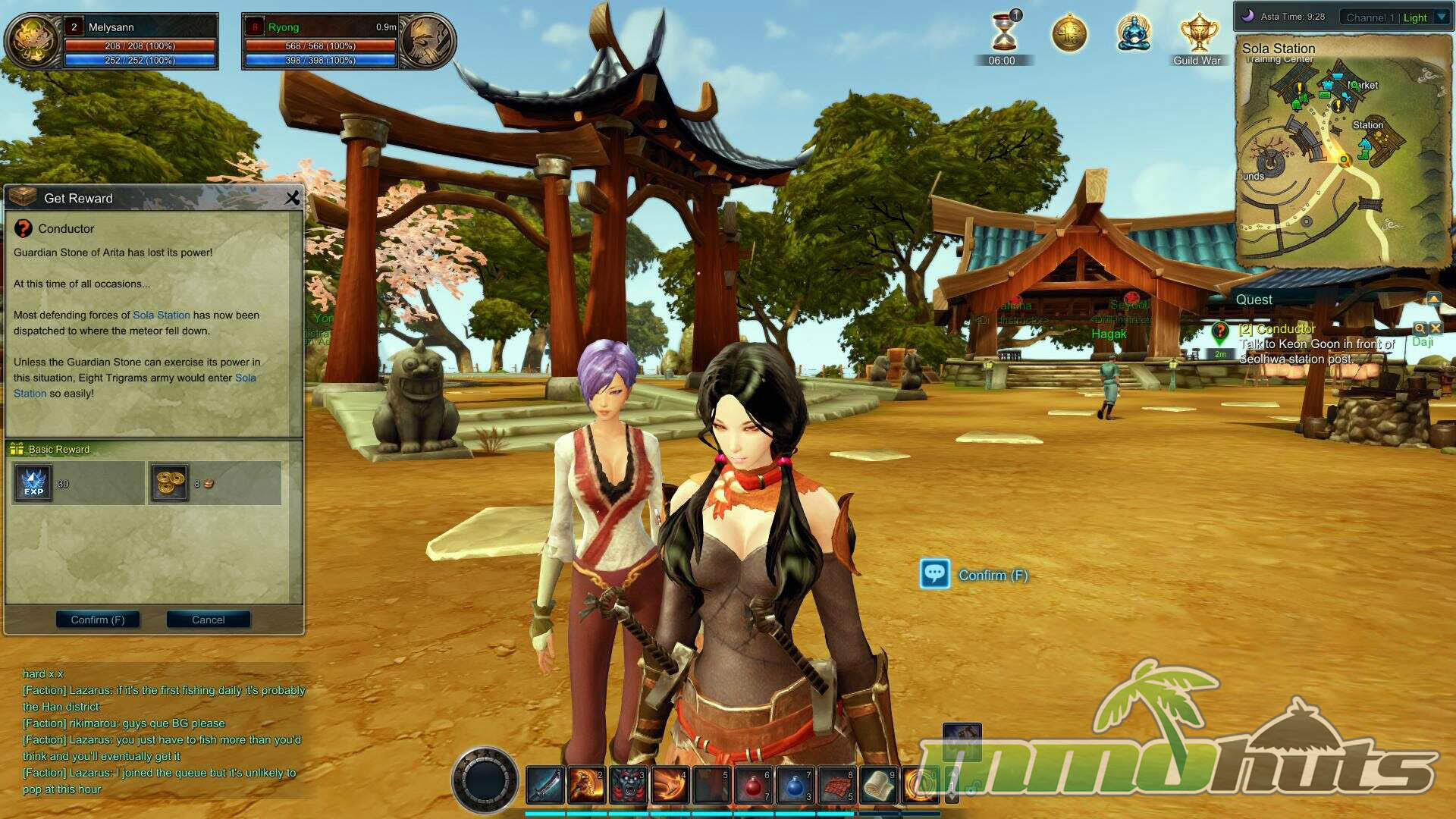Confirm the Conductor quest reward
1456x819 pixels.
coord(98,620)
